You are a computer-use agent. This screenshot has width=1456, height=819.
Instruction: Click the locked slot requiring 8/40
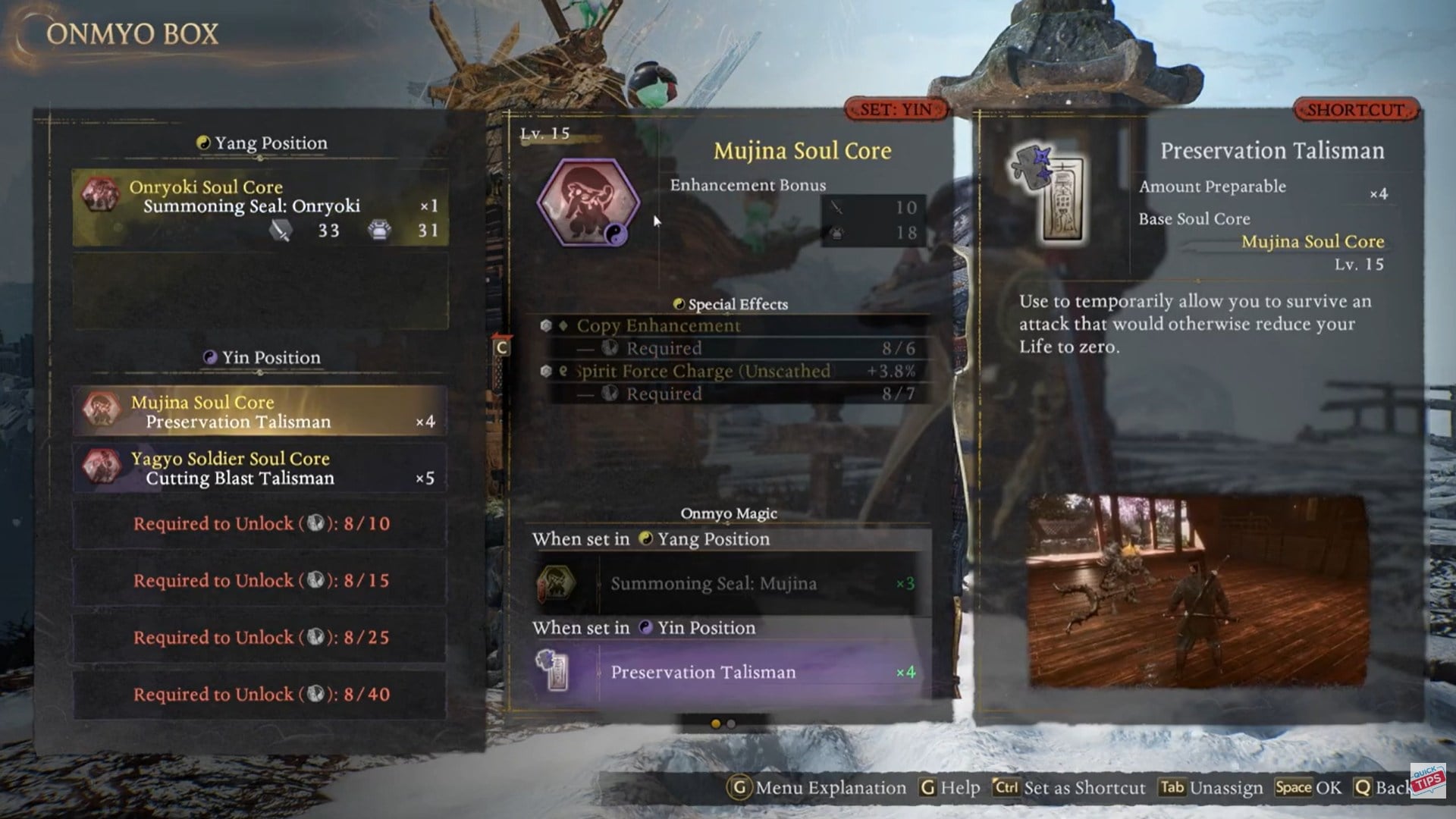pyautogui.click(x=260, y=695)
